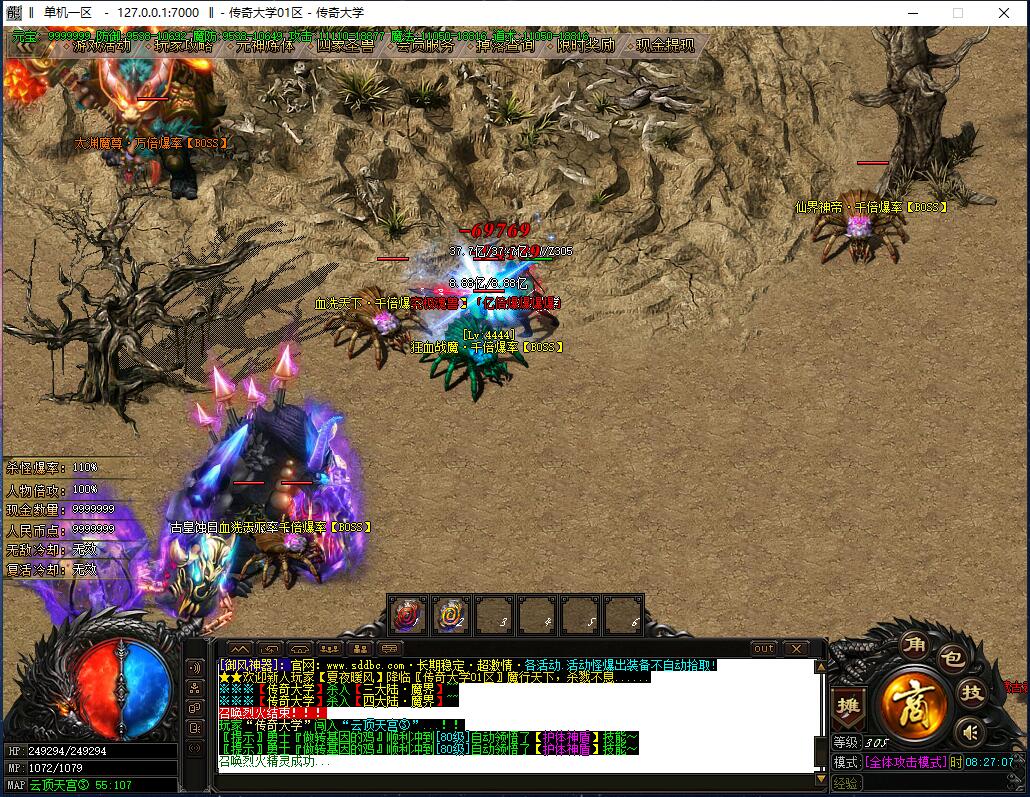This screenshot has width=1030, height=797.
Task: Open the 掉落查询 drop lookup menu
Action: [504, 45]
